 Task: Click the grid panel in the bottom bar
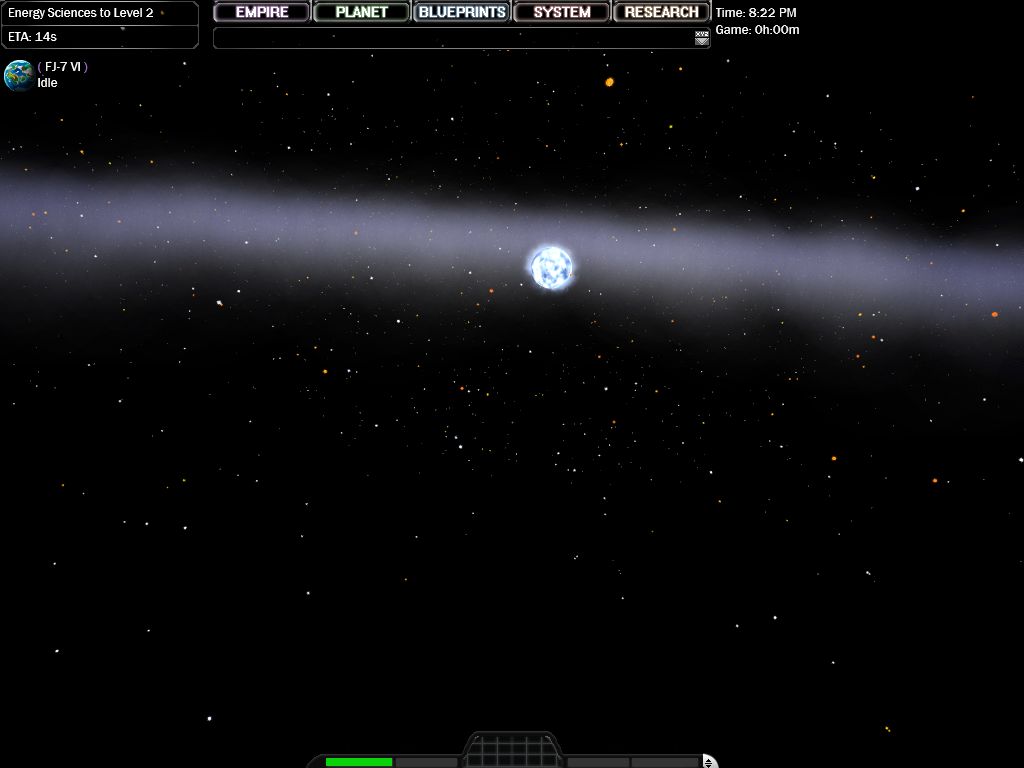pos(510,751)
